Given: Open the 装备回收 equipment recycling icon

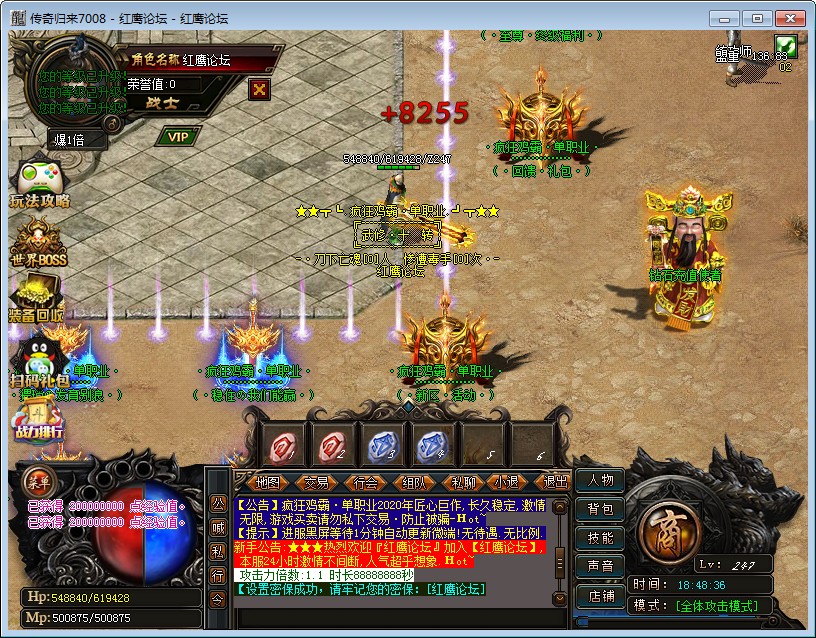Looking at the screenshot, I should [x=36, y=300].
